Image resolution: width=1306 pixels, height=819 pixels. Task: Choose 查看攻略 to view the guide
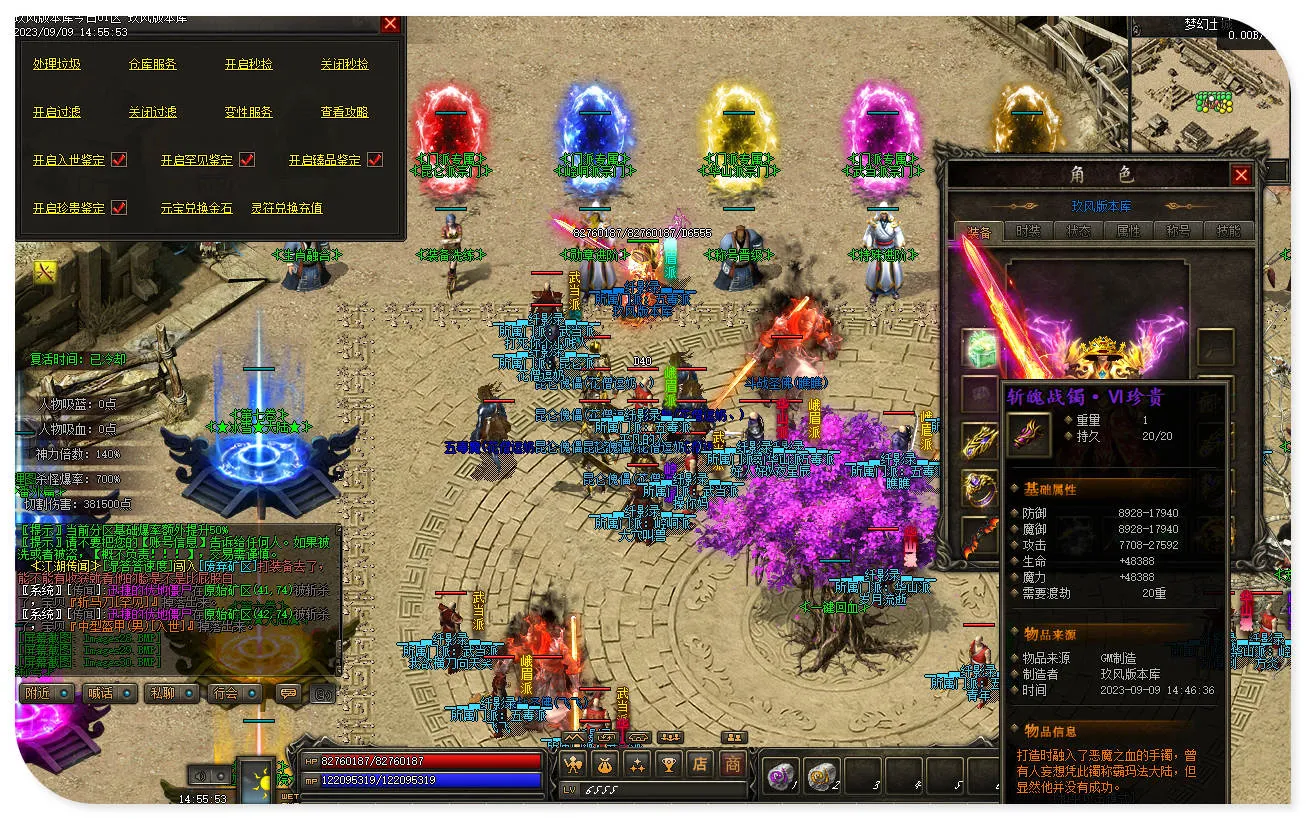[x=345, y=112]
